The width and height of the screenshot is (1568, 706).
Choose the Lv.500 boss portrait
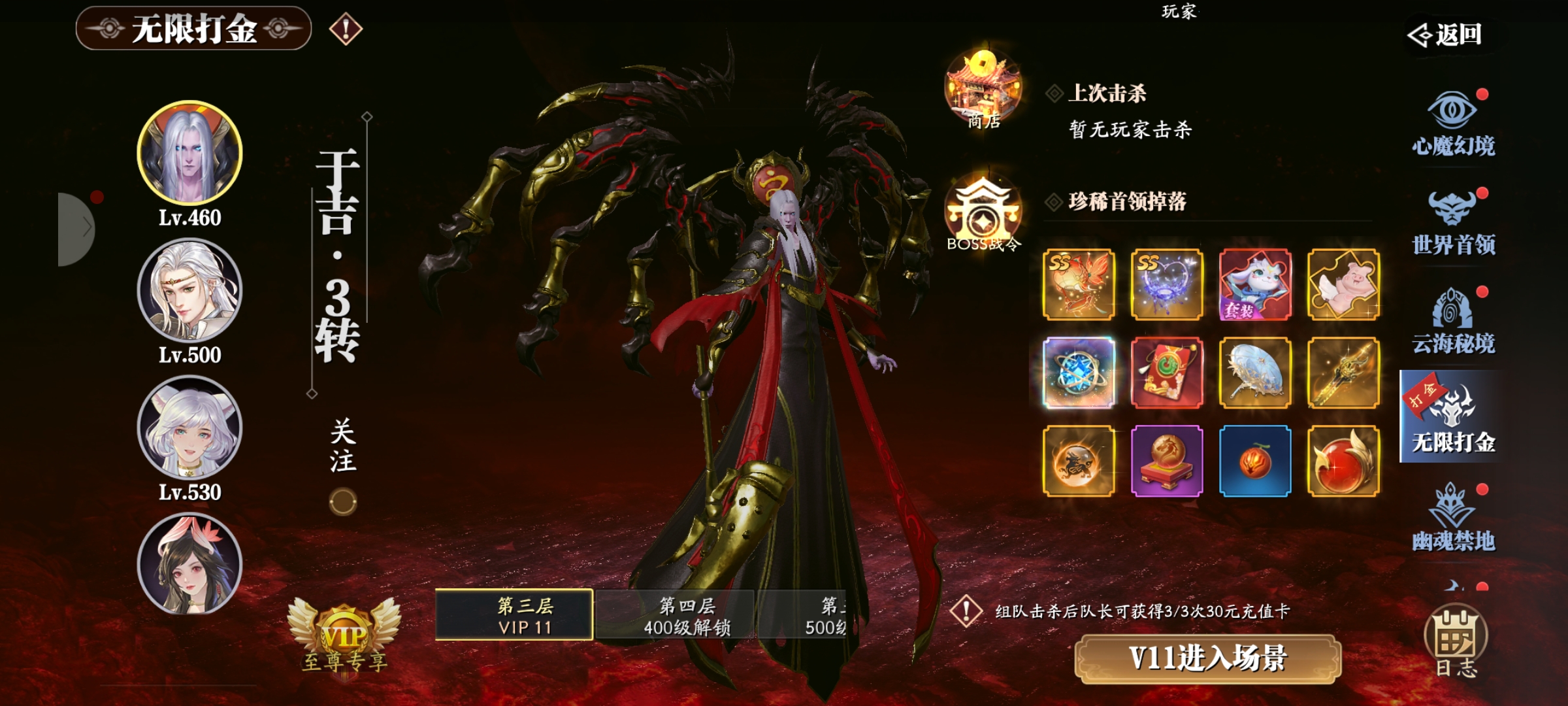click(x=189, y=290)
